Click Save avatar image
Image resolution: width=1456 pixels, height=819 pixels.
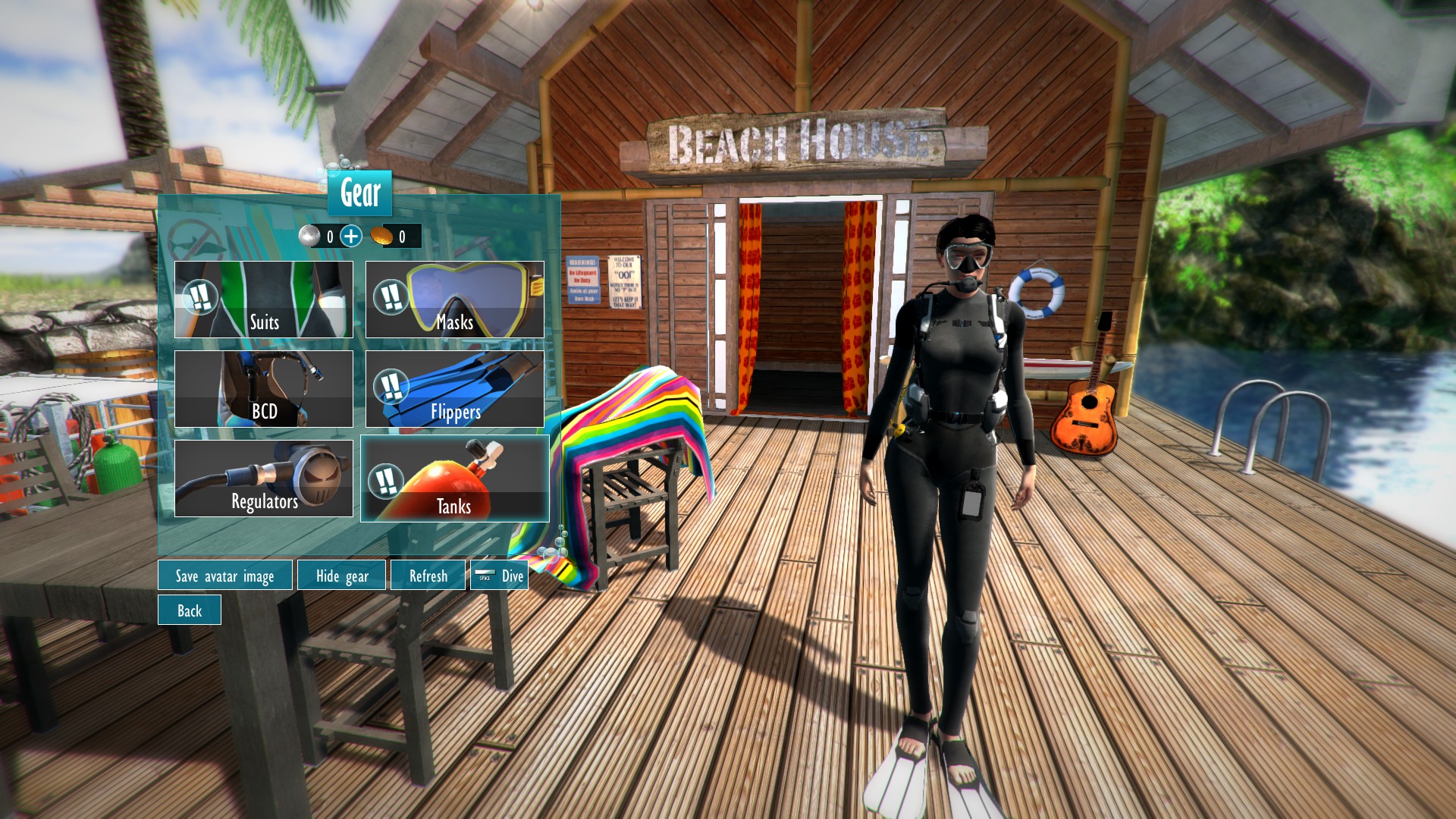click(x=224, y=576)
